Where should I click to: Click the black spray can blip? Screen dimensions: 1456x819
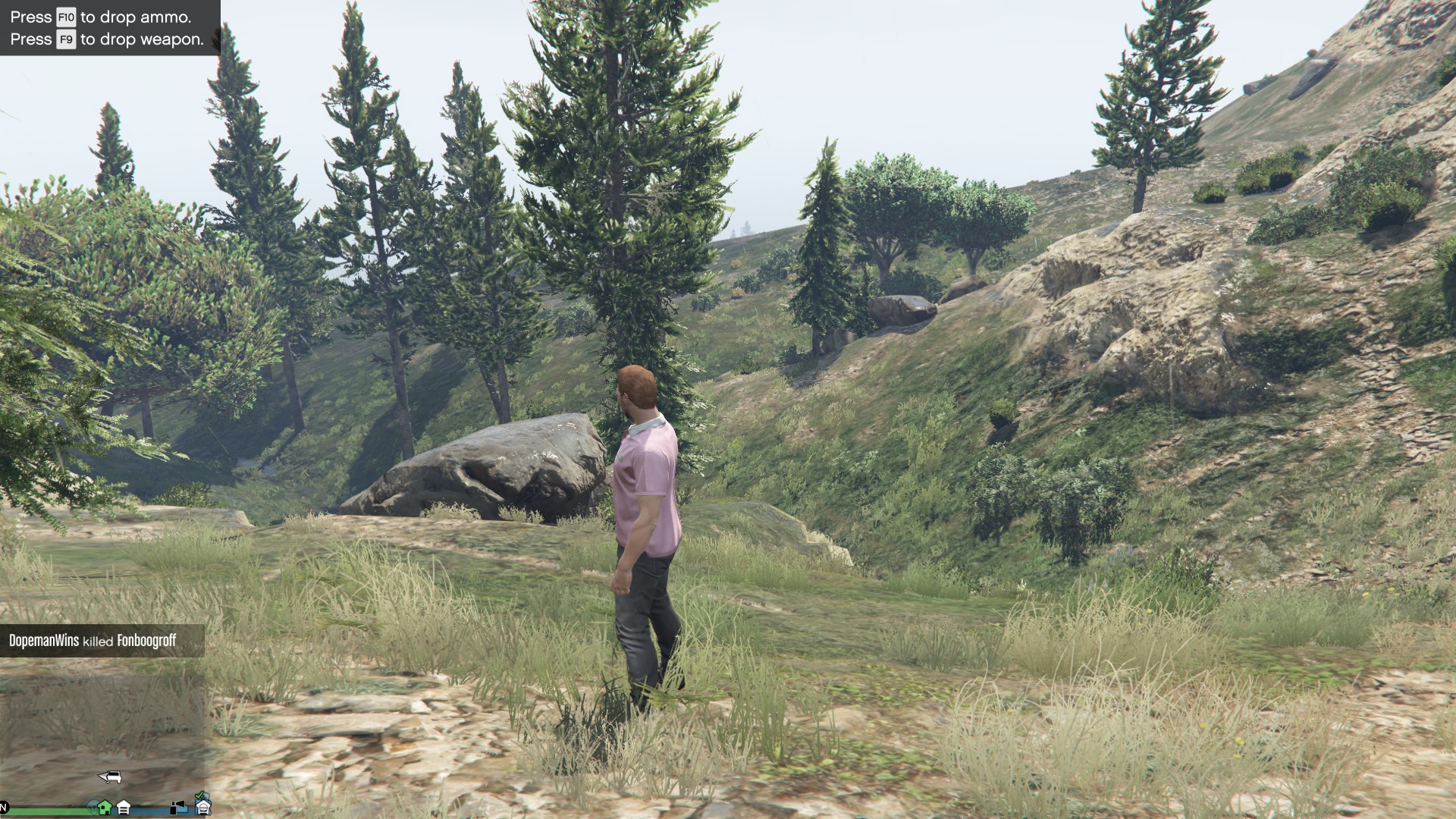(178, 808)
